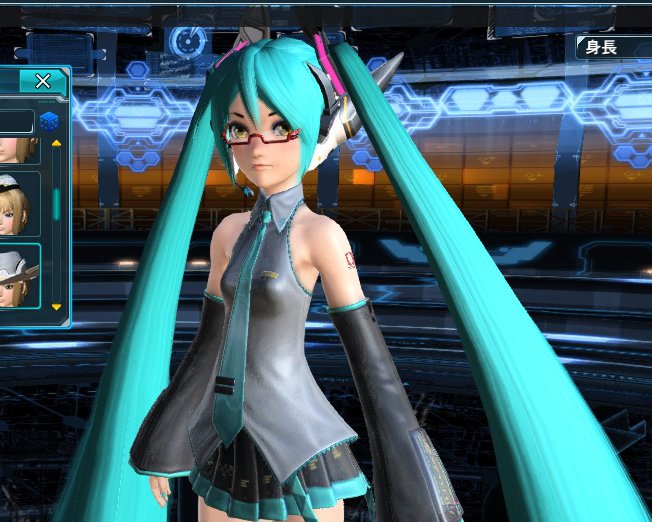This screenshot has width=652, height=522.
Task: Click the blue dice randomize icon
Action: 49,122
